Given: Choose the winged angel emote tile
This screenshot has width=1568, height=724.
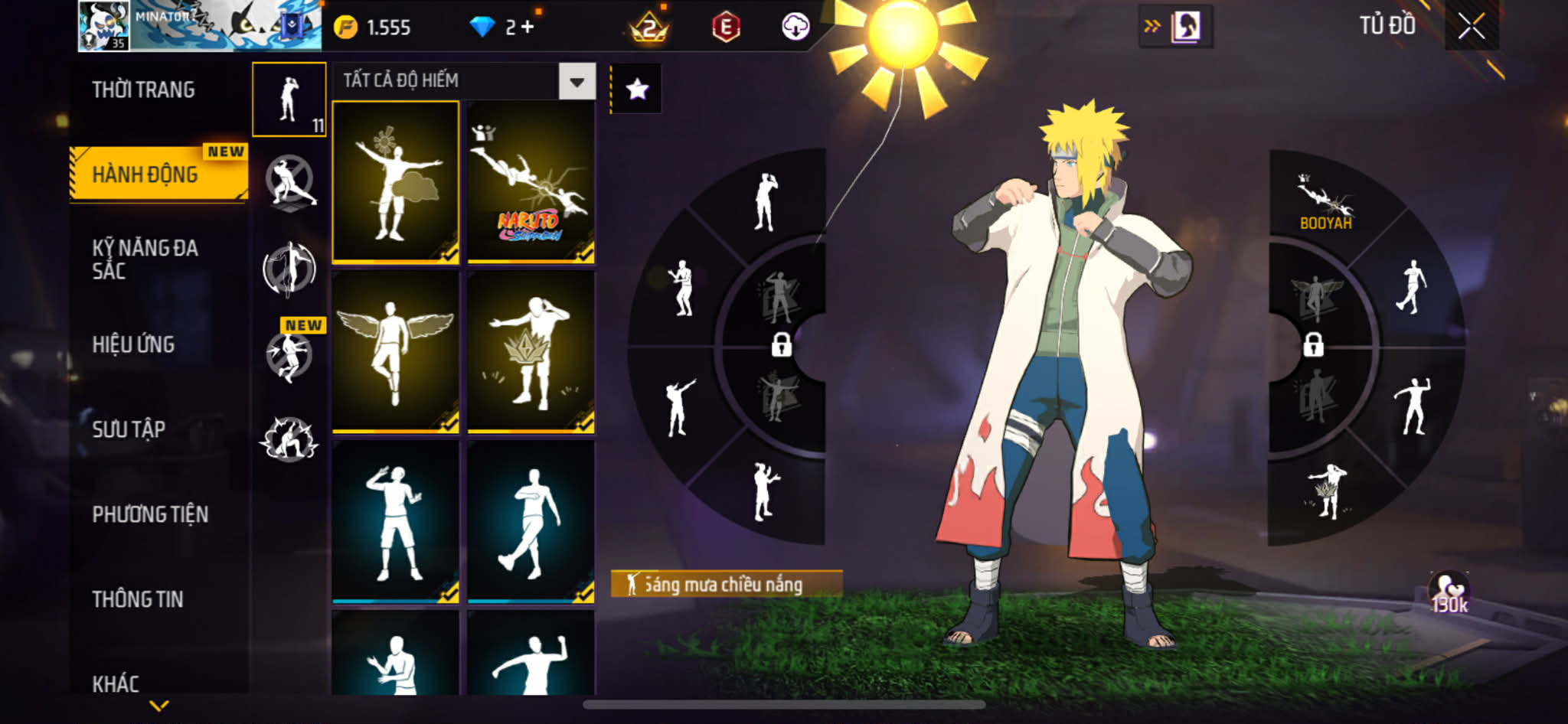Looking at the screenshot, I should 395,351.
